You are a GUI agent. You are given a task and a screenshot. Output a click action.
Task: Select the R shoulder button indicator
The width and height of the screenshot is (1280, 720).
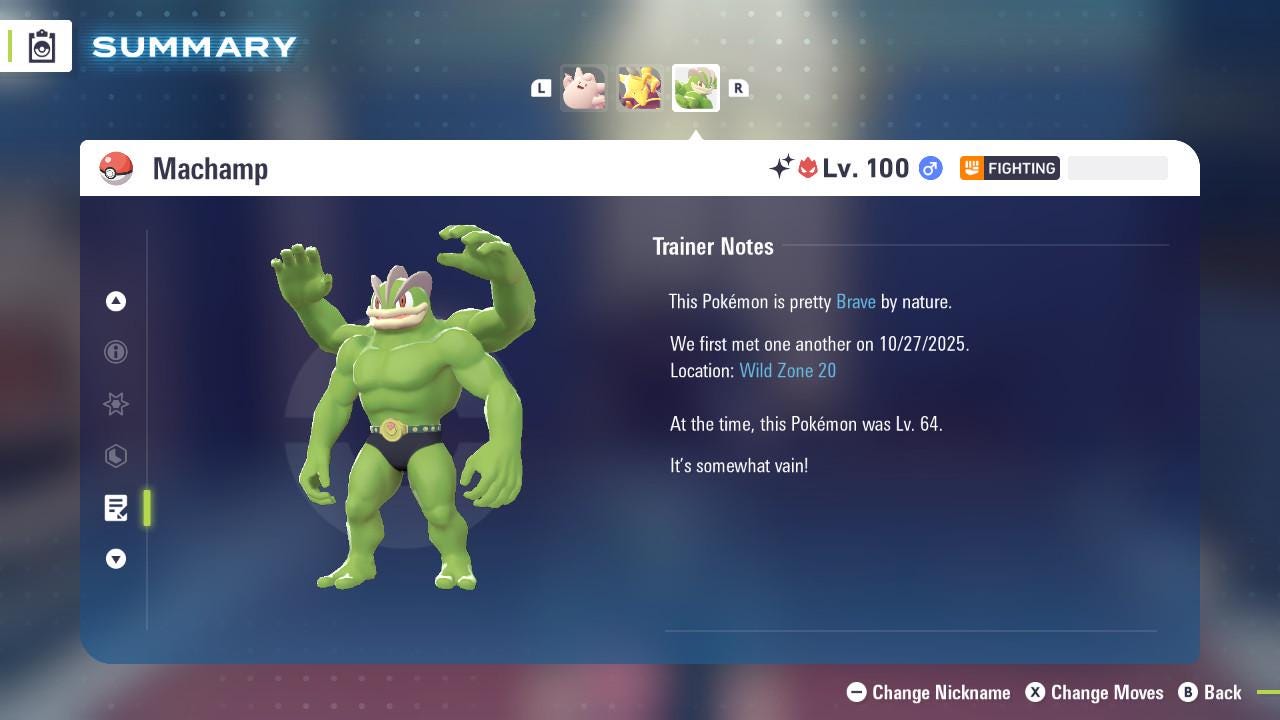[x=739, y=88]
